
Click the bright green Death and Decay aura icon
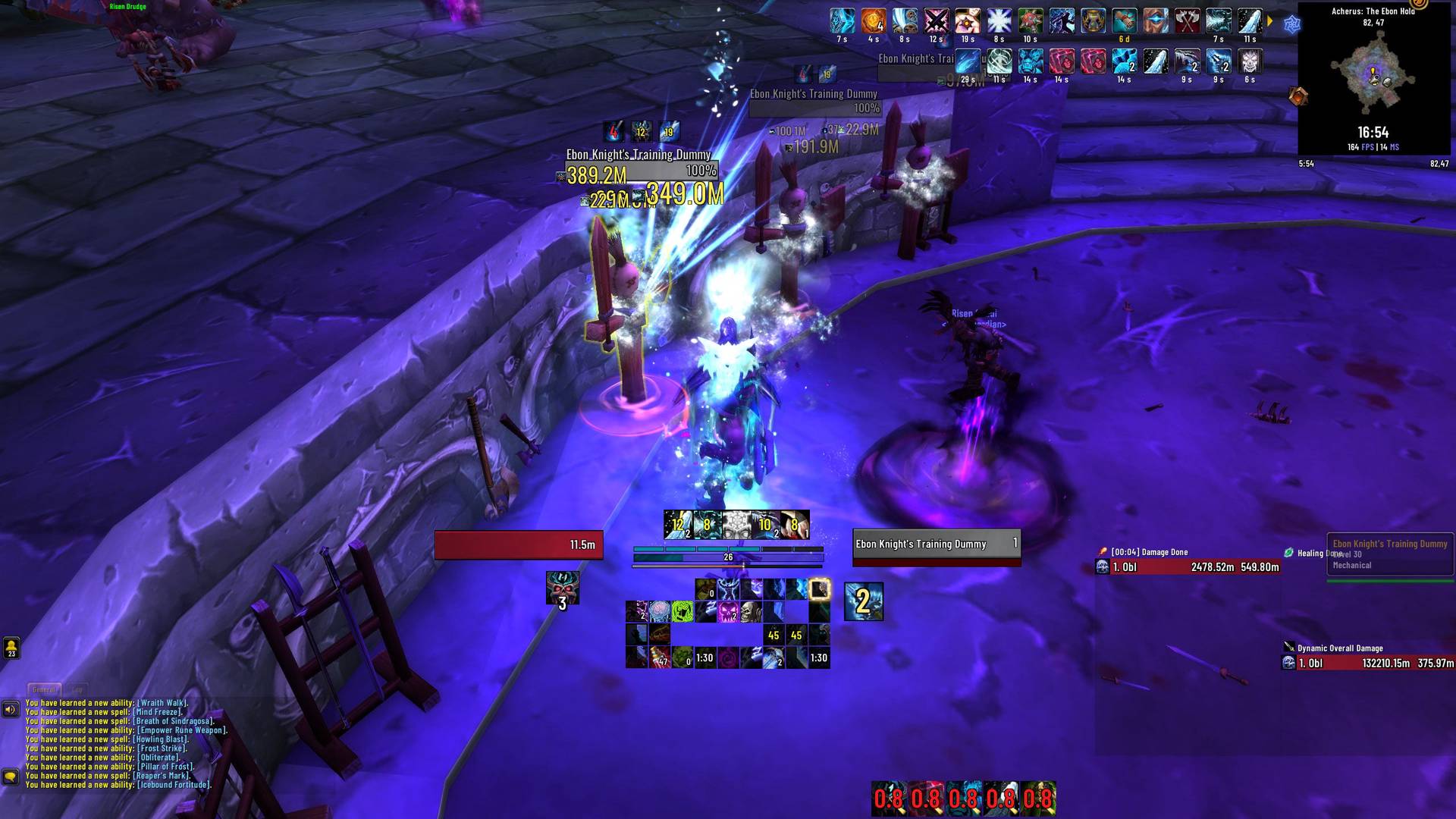tap(681, 611)
